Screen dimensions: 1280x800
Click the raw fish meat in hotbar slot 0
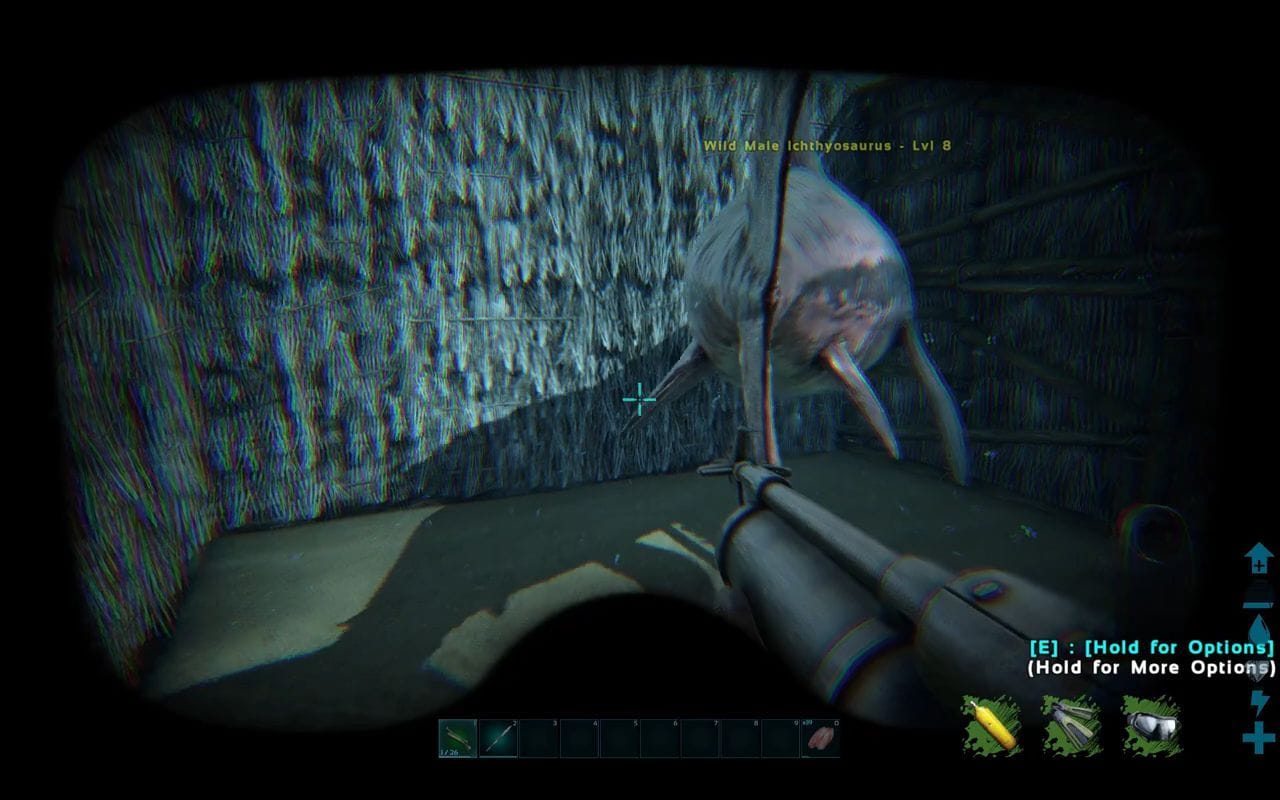[822, 737]
